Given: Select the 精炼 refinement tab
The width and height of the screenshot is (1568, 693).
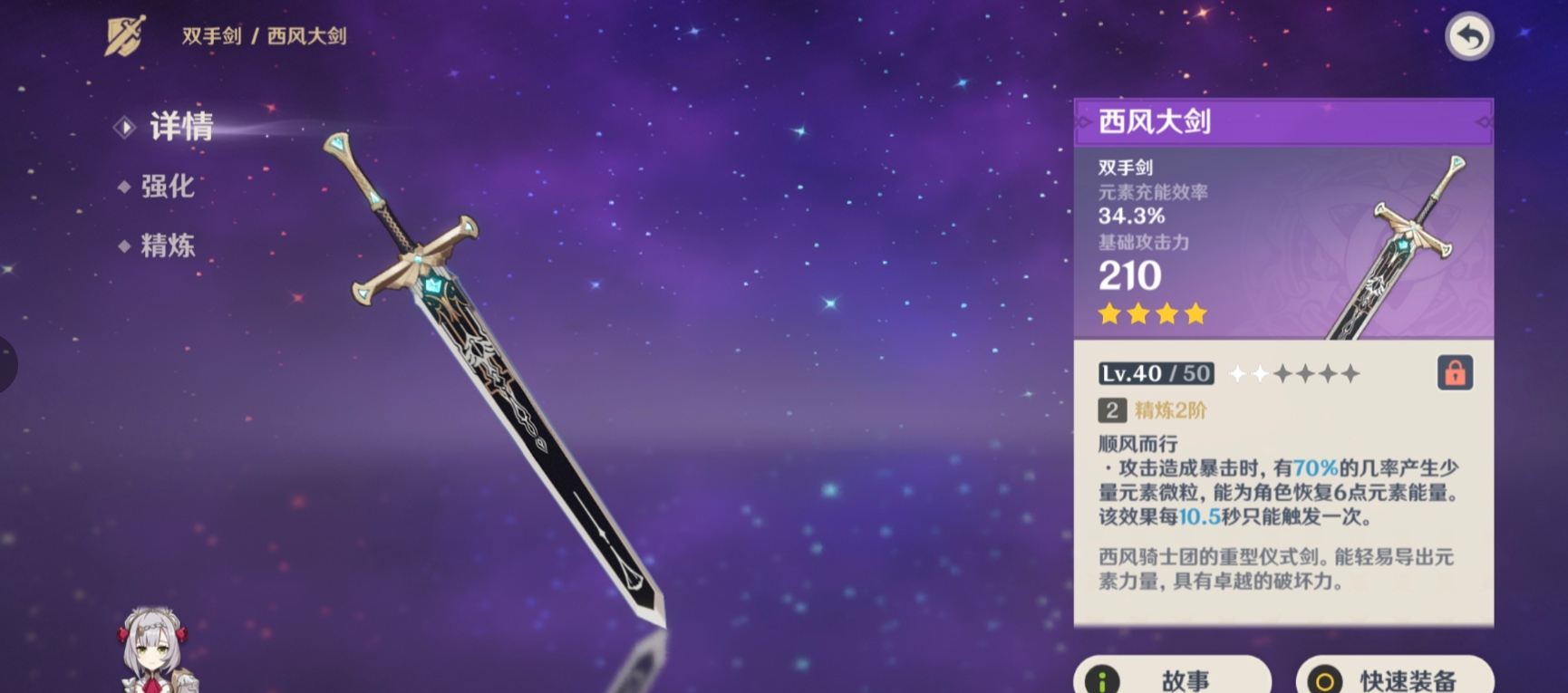Looking at the screenshot, I should 167,245.
